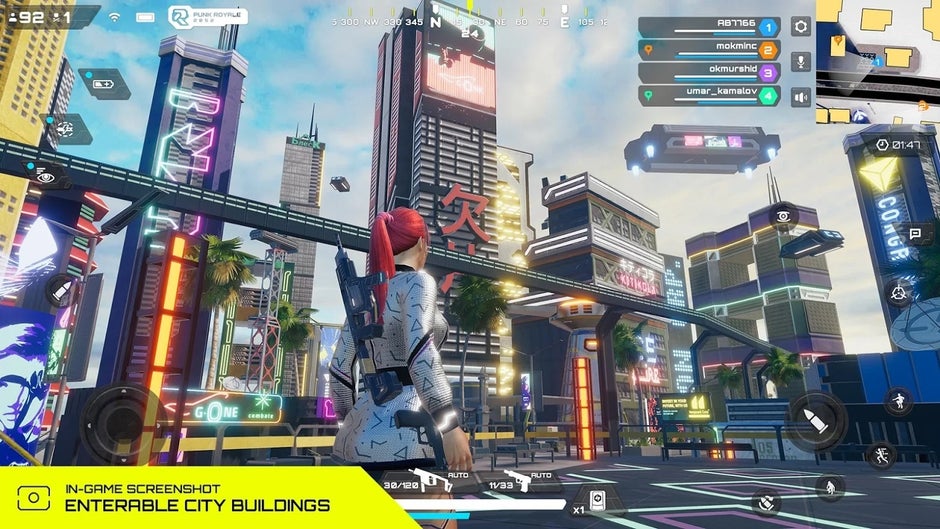Activate the jump button
940x529 pixels.
(898, 400)
